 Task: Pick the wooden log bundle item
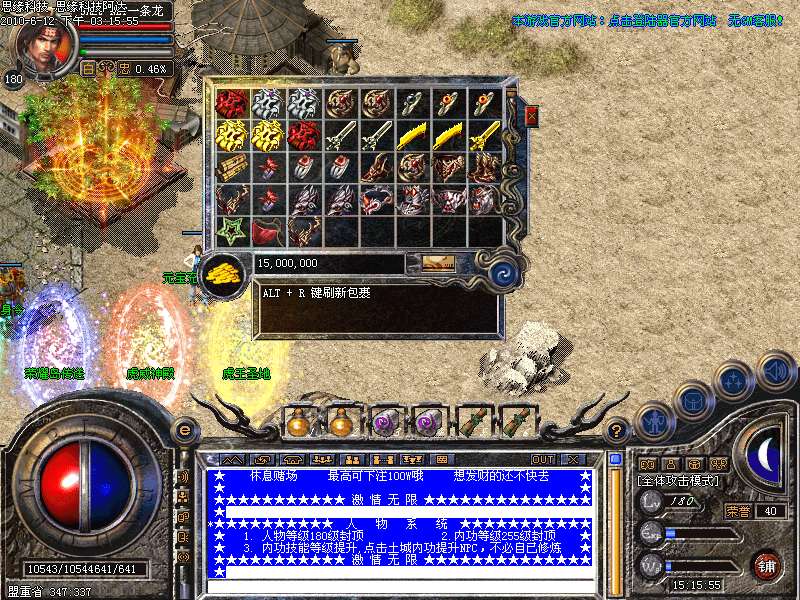tap(232, 166)
